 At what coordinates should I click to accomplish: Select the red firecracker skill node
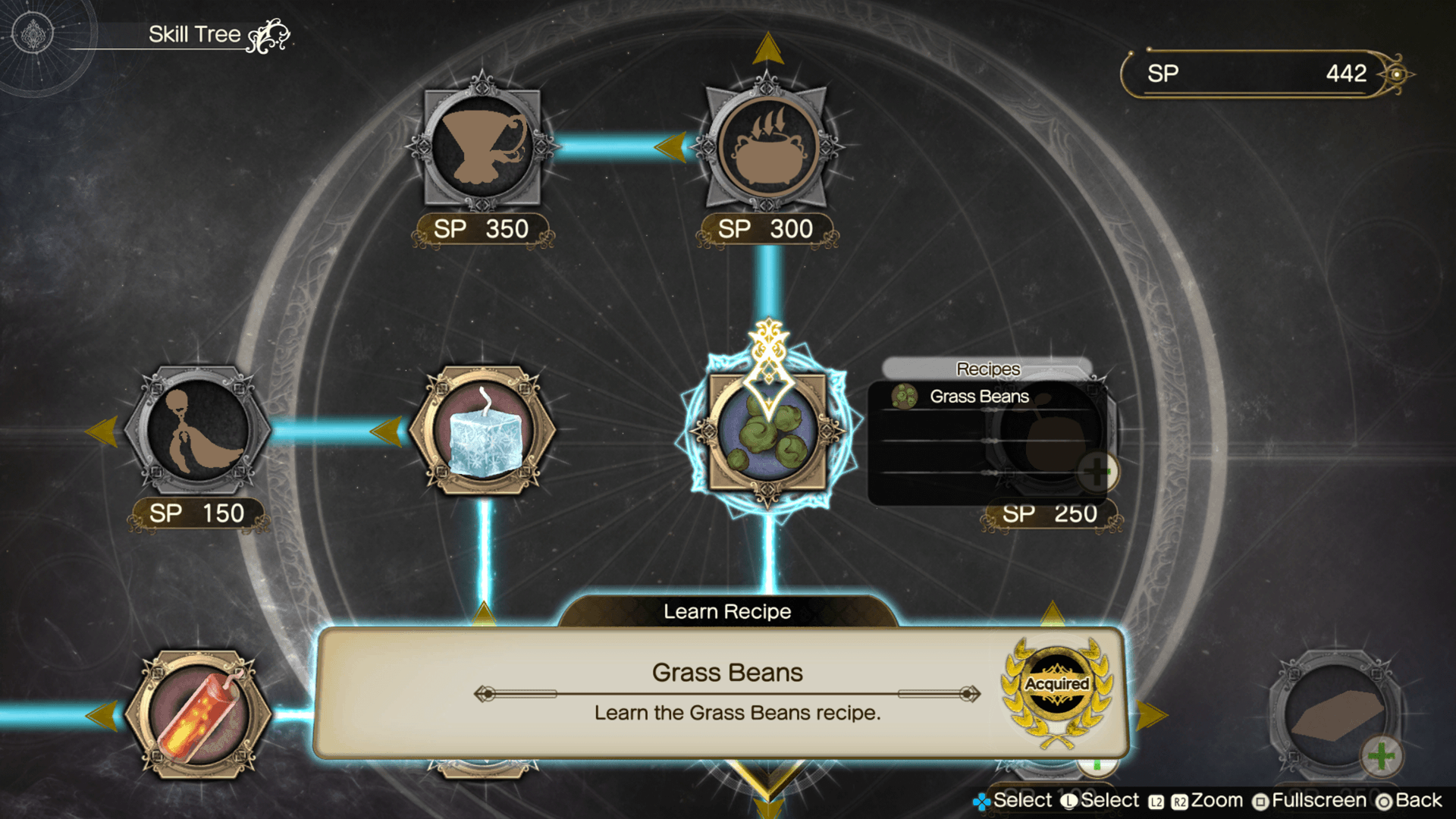[x=198, y=715]
